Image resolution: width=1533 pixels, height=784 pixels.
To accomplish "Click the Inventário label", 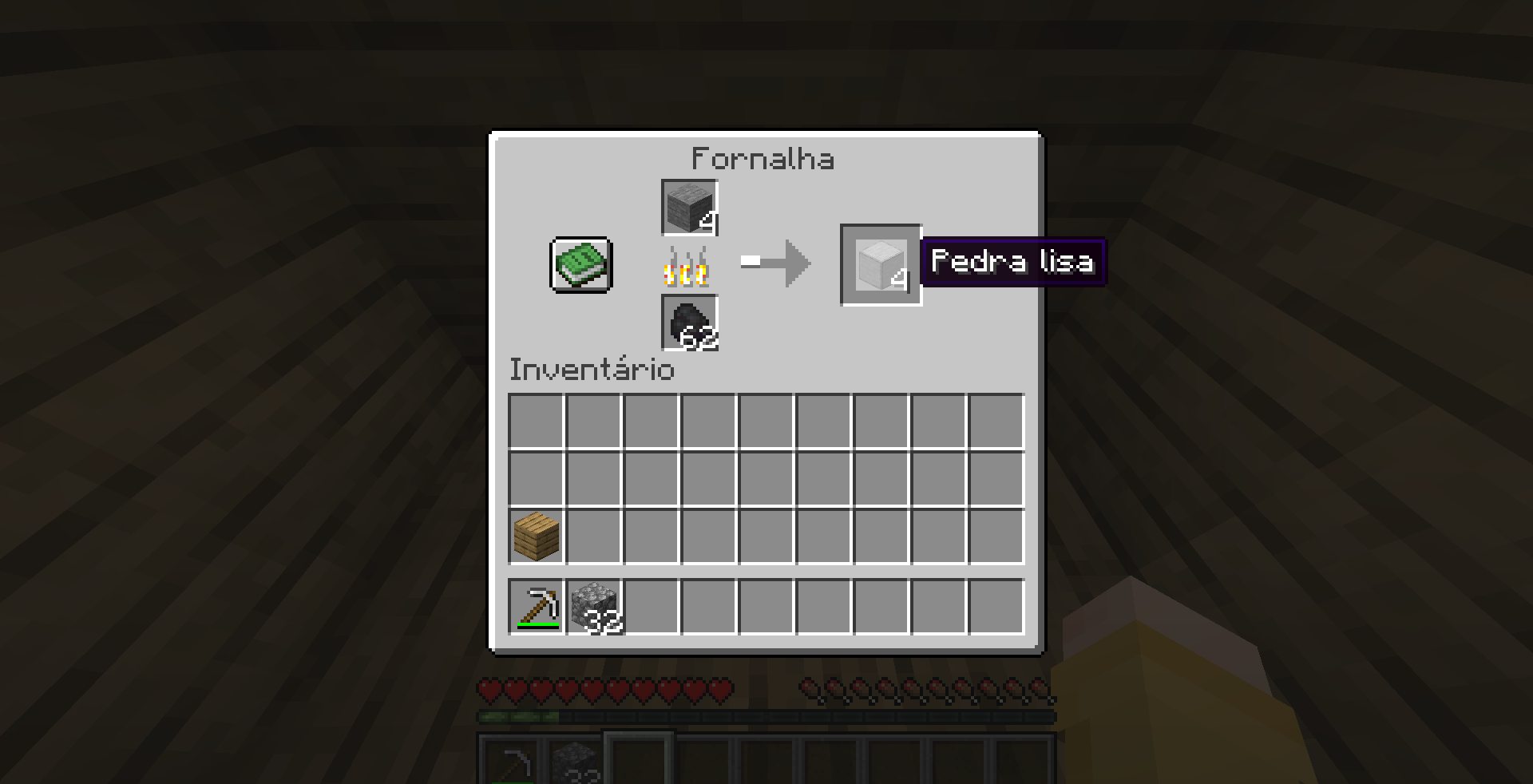I will click(x=591, y=369).
